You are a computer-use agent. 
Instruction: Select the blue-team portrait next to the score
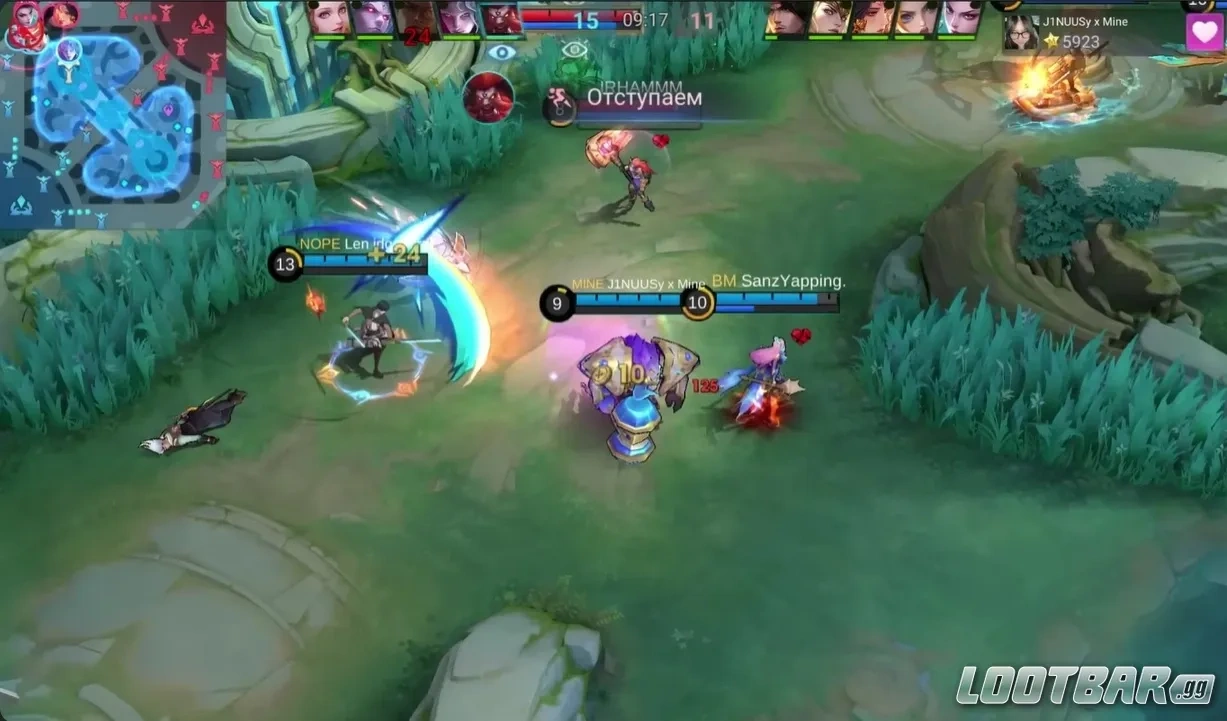coord(501,18)
